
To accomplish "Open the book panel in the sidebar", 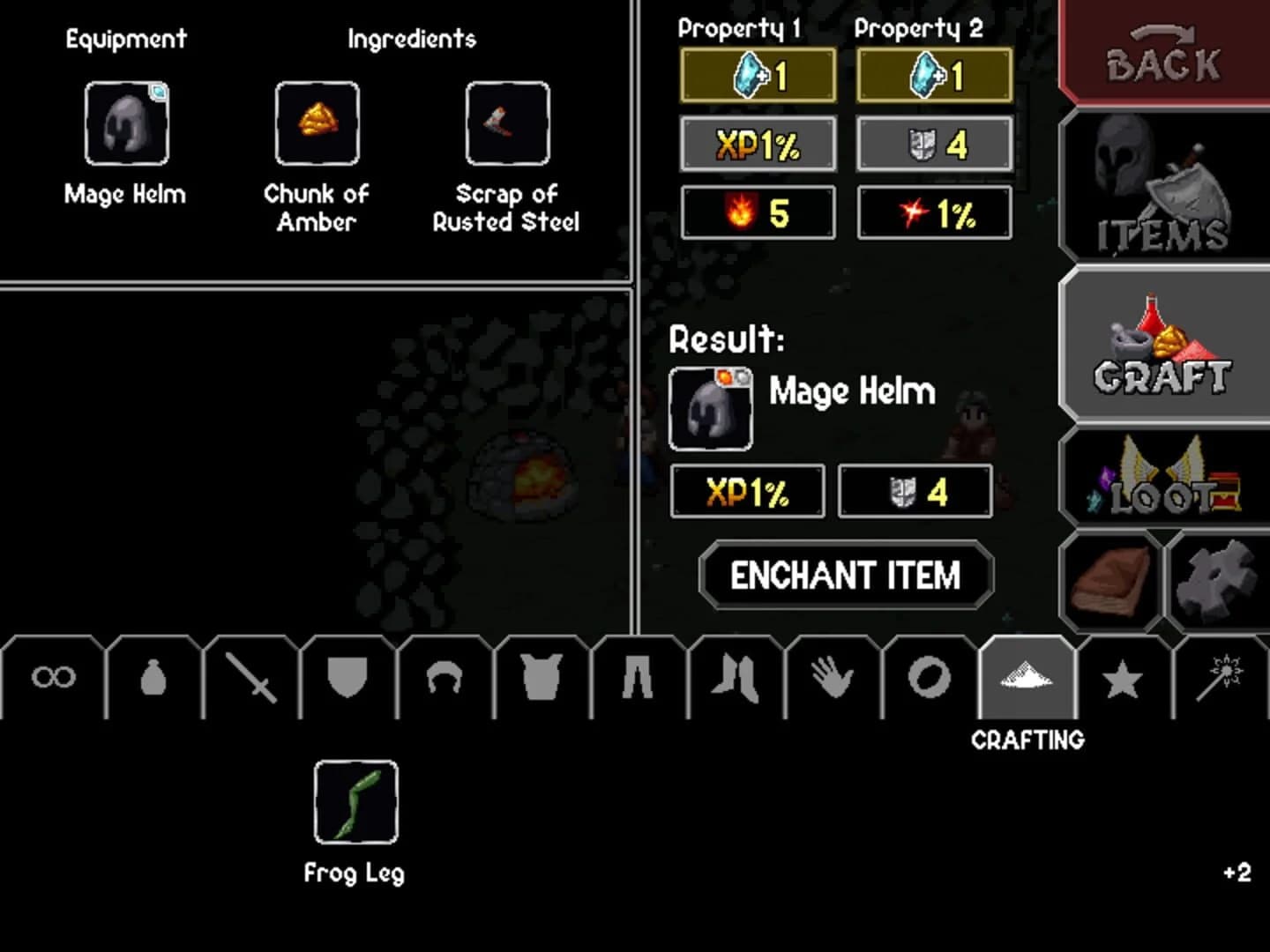I will tap(1109, 579).
